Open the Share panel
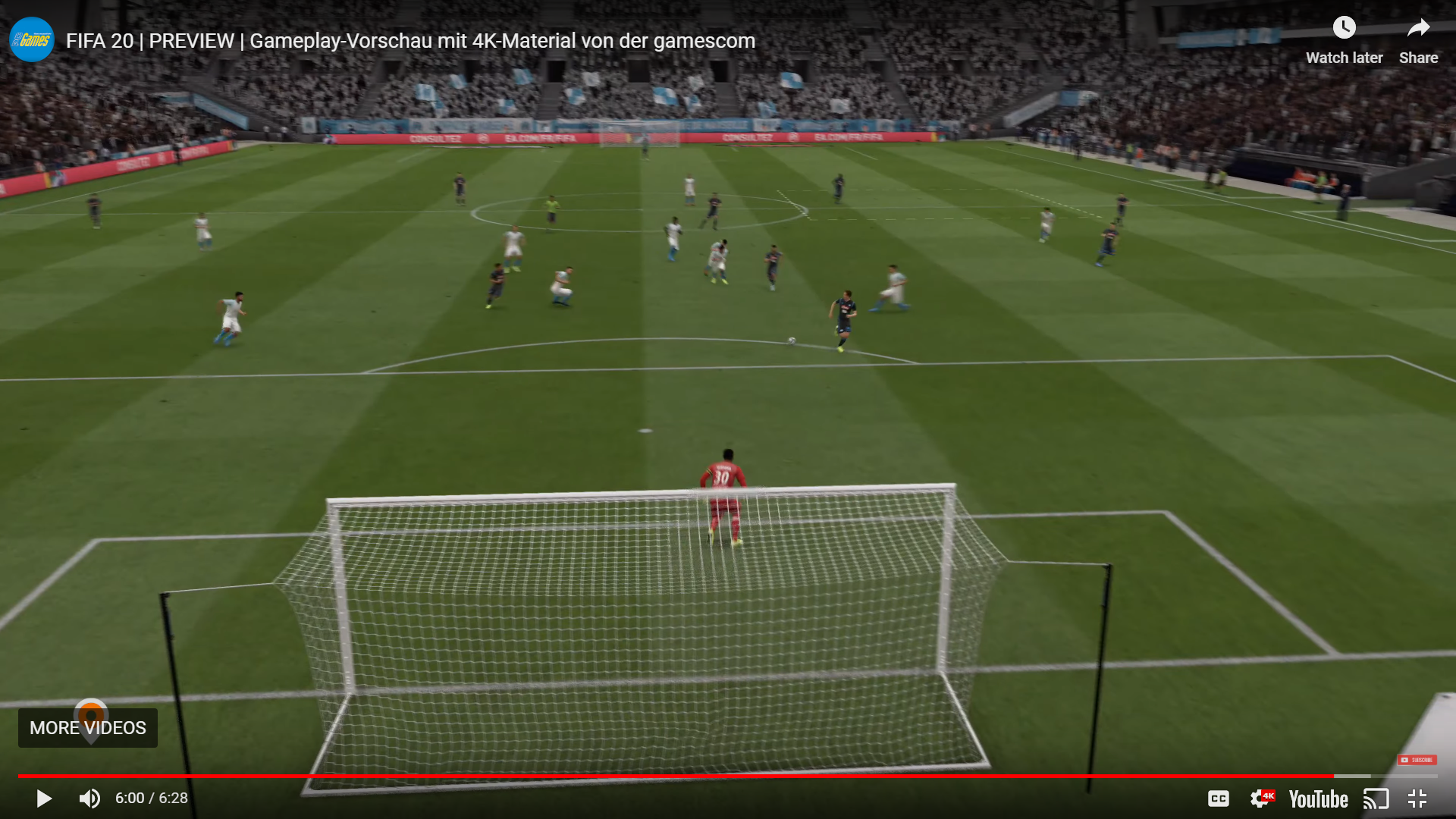Viewport: 1456px width, 819px height. click(1417, 27)
